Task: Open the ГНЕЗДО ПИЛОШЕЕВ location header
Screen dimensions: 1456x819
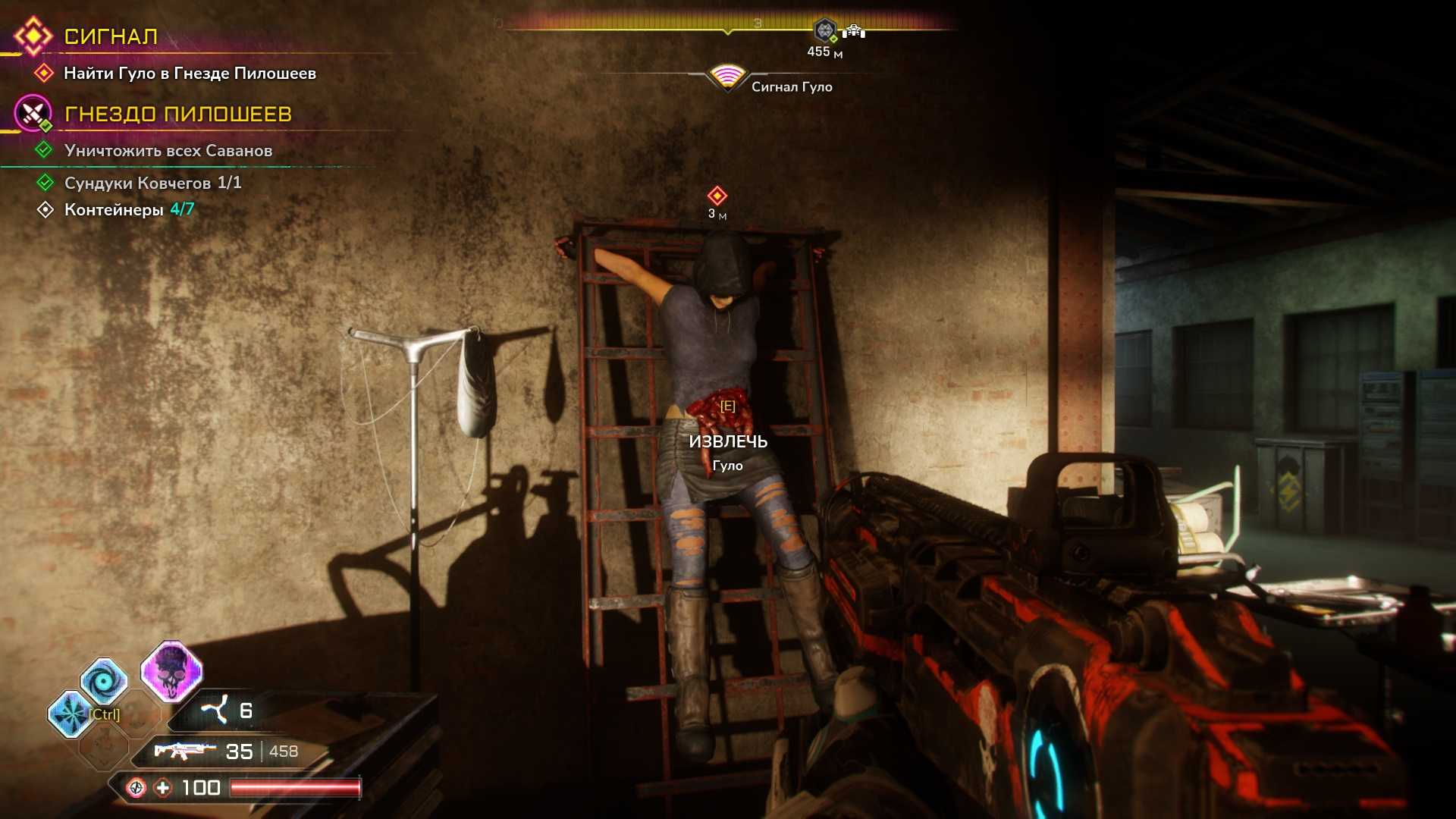Action: click(x=177, y=114)
